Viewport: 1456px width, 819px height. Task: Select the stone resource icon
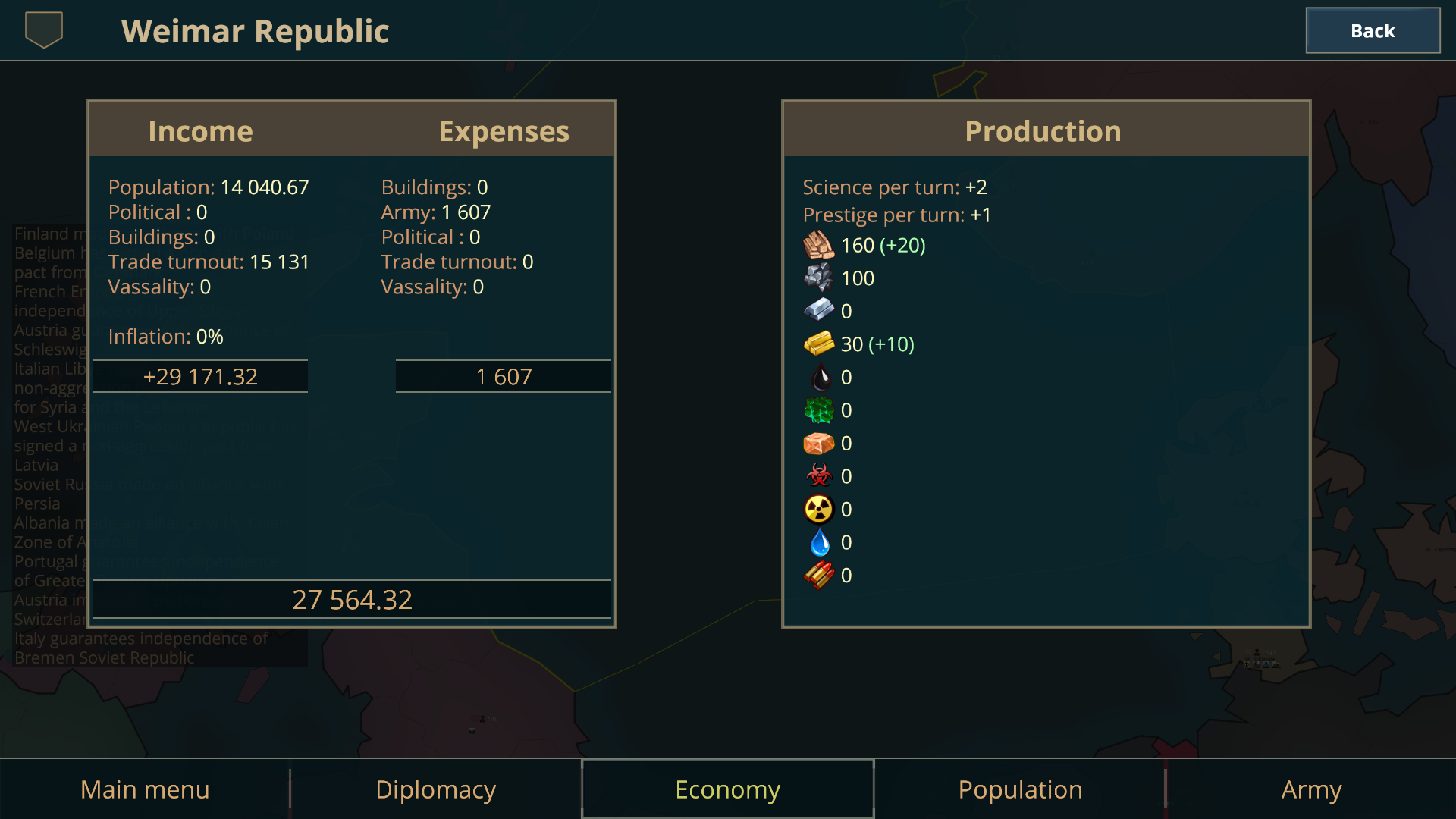[x=819, y=278]
